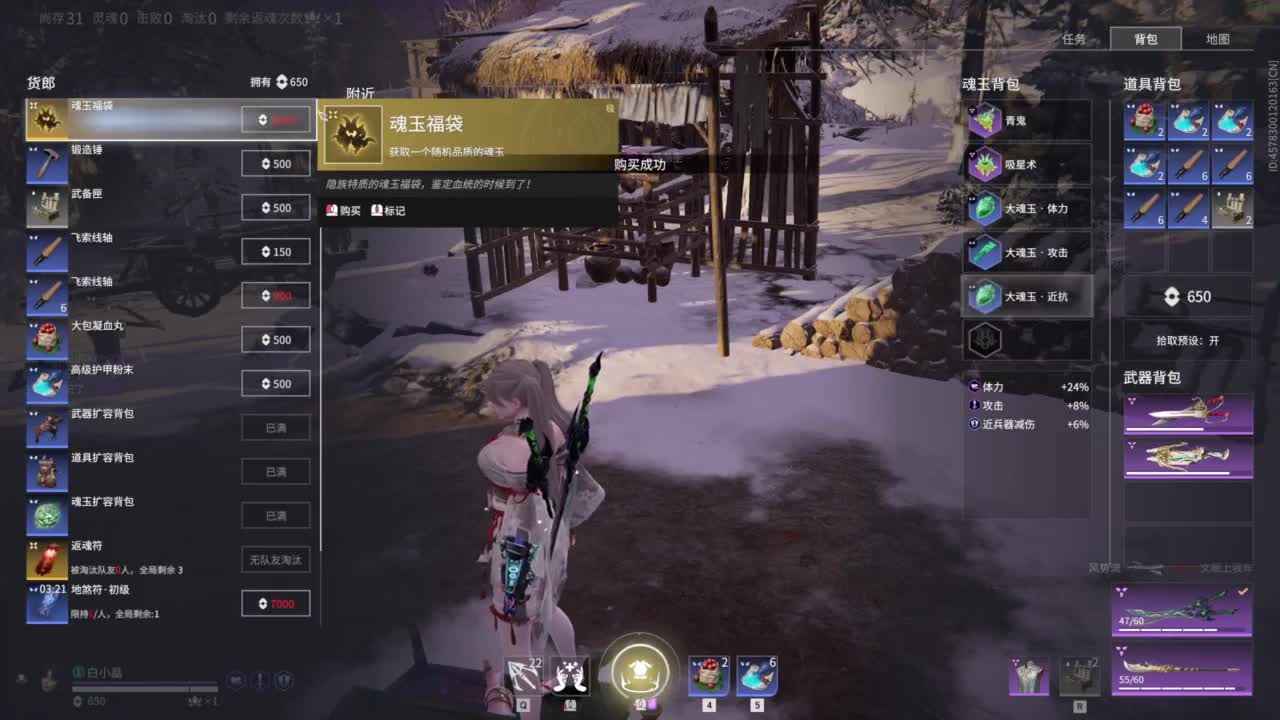Viewport: 1280px width, 720px height.
Task: Select the 大魂玉·近抗 soul jade icon
Action: [985, 296]
